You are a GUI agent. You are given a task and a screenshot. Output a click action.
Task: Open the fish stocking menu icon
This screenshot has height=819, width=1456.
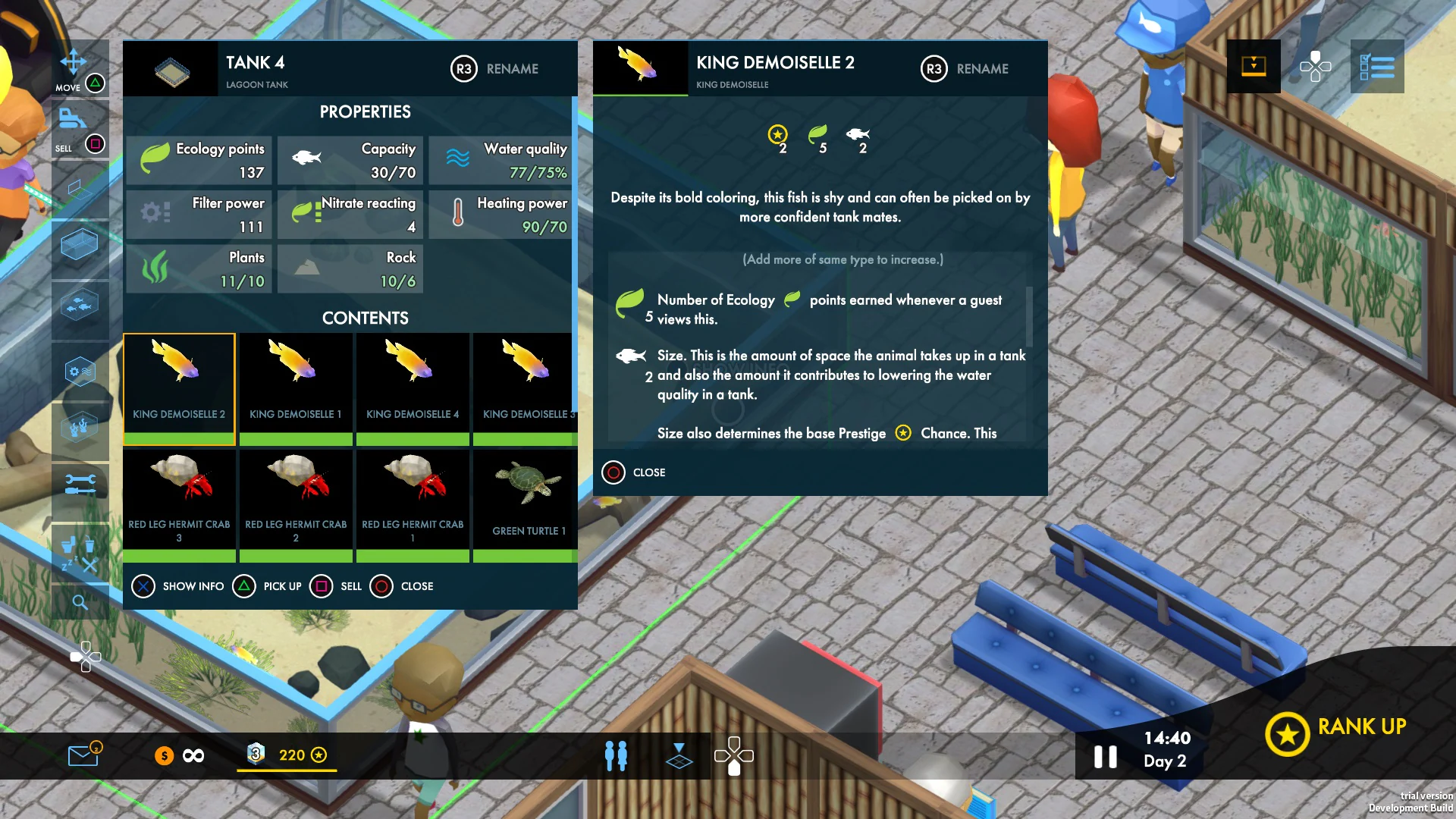click(80, 303)
